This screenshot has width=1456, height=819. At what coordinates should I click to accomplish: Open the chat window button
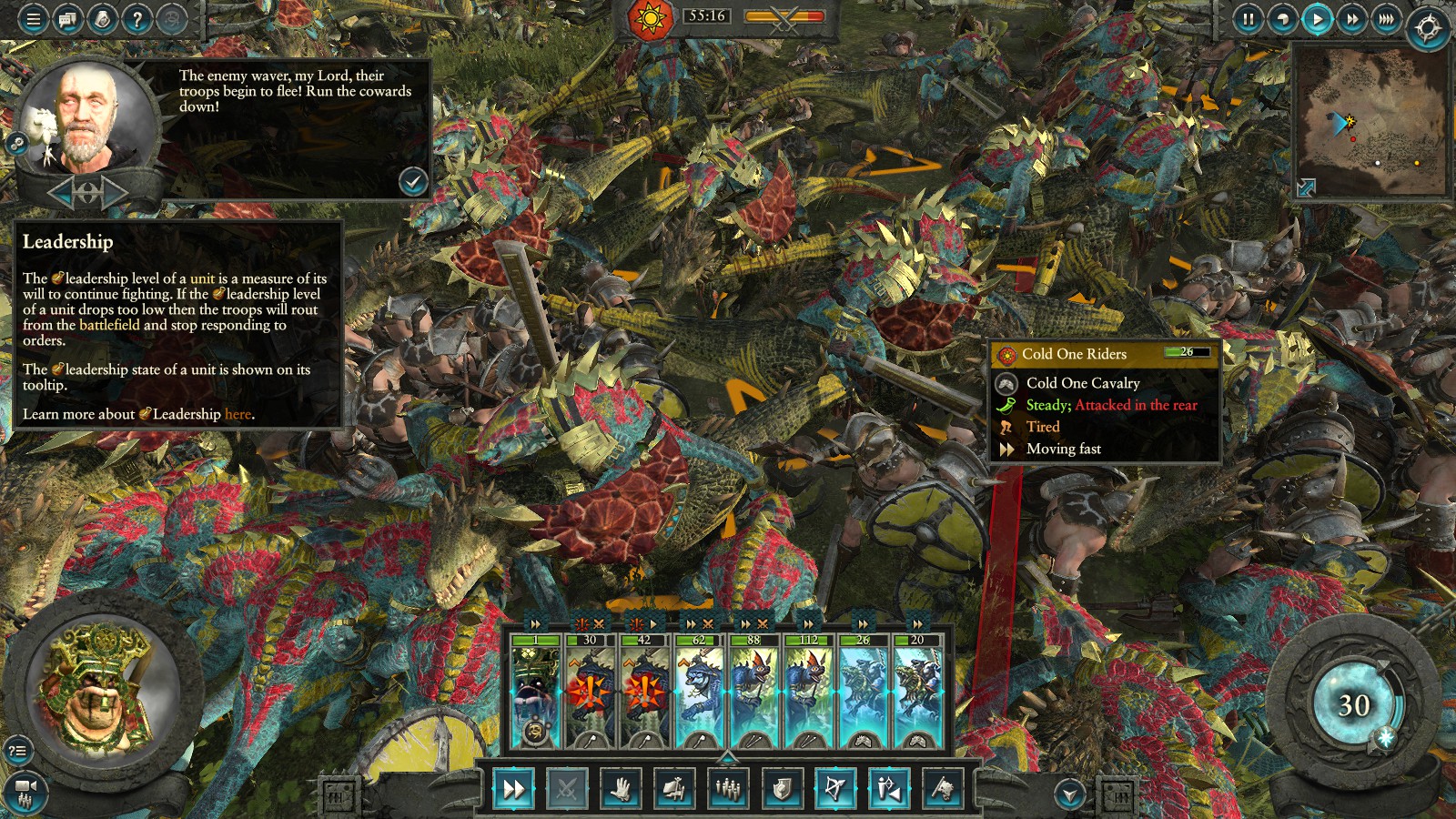point(68,19)
